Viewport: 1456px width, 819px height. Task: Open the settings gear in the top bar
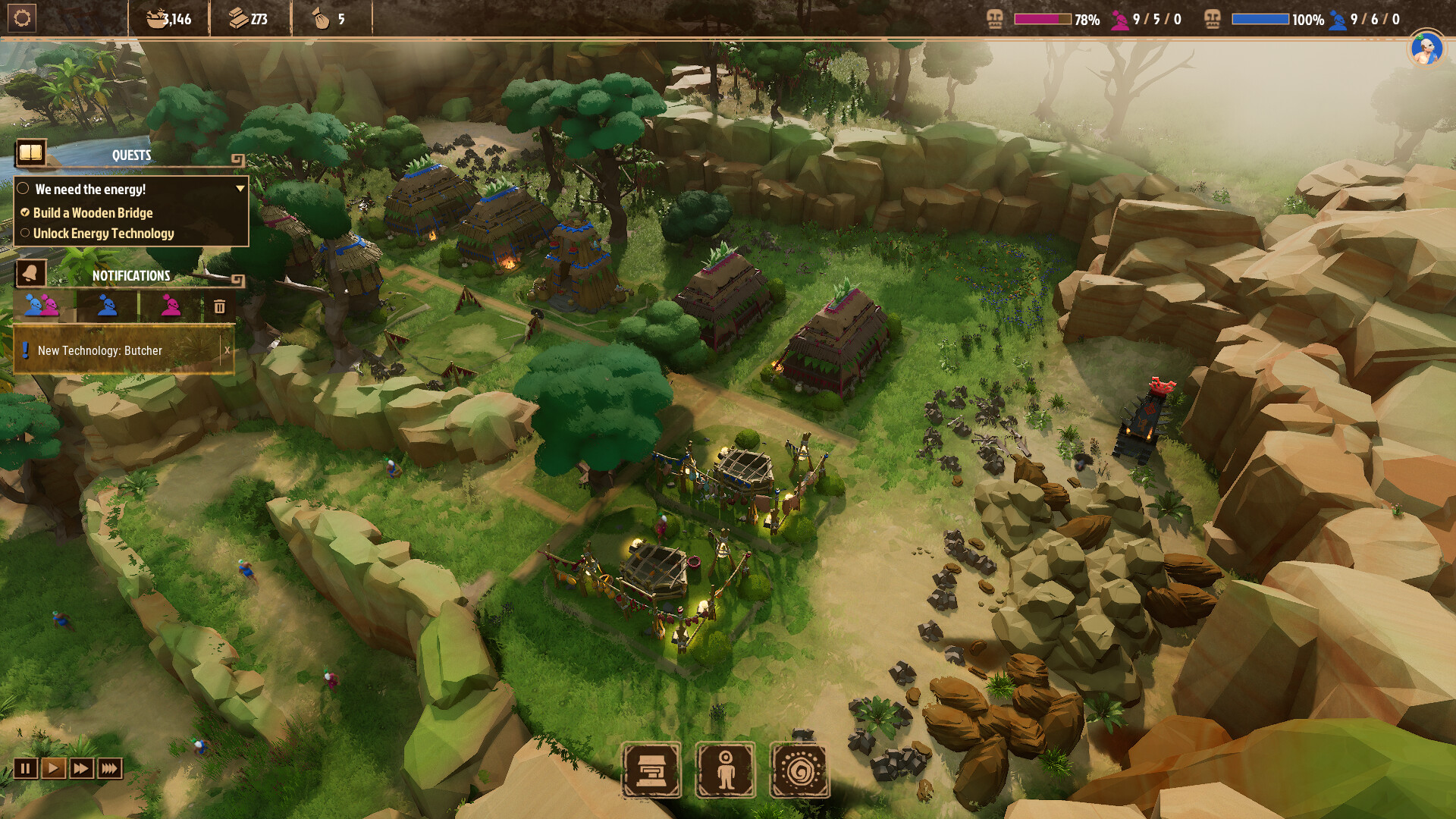click(22, 18)
